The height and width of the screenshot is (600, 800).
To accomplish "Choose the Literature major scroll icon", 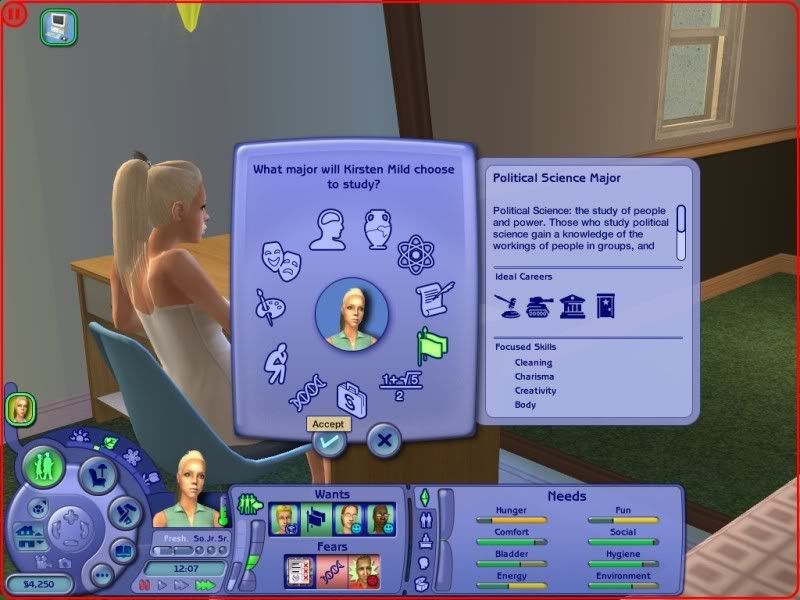I will click(435, 298).
